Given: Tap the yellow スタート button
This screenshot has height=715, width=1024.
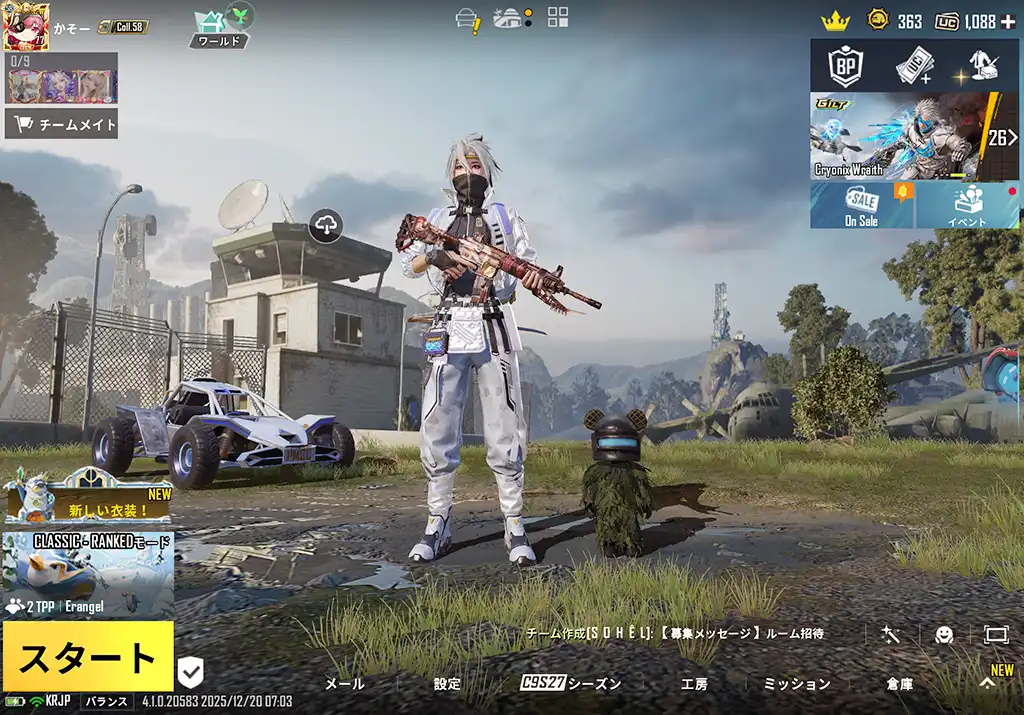Looking at the screenshot, I should point(87,657).
